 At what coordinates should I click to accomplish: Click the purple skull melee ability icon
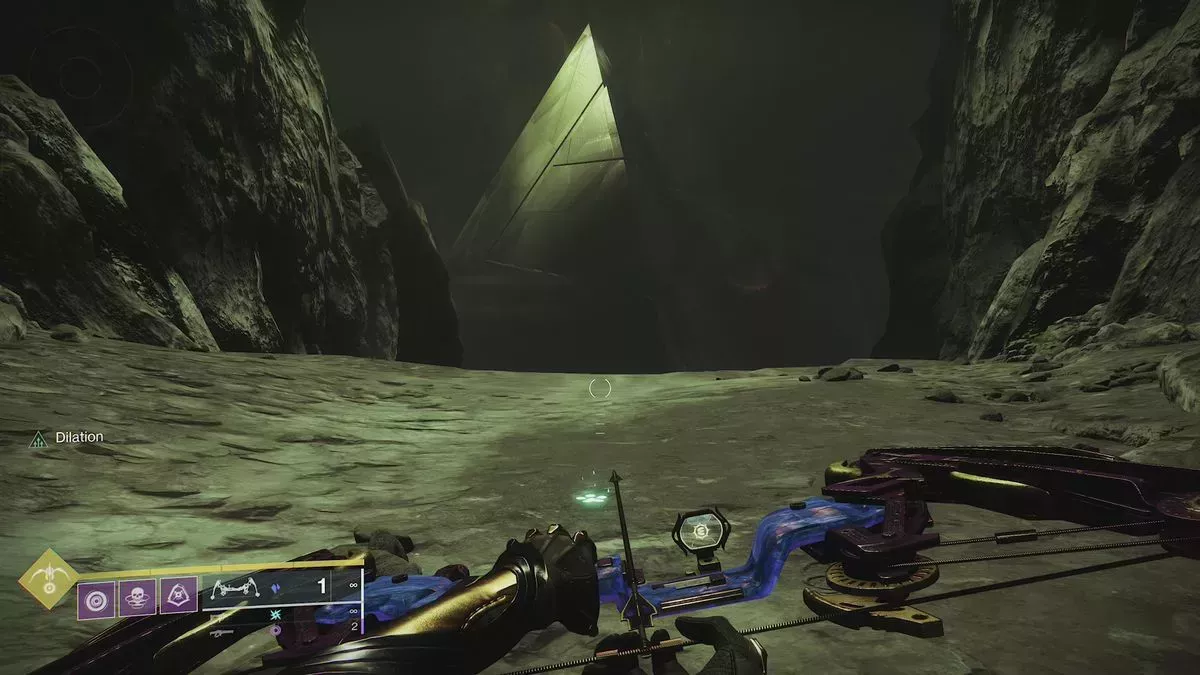coord(137,598)
